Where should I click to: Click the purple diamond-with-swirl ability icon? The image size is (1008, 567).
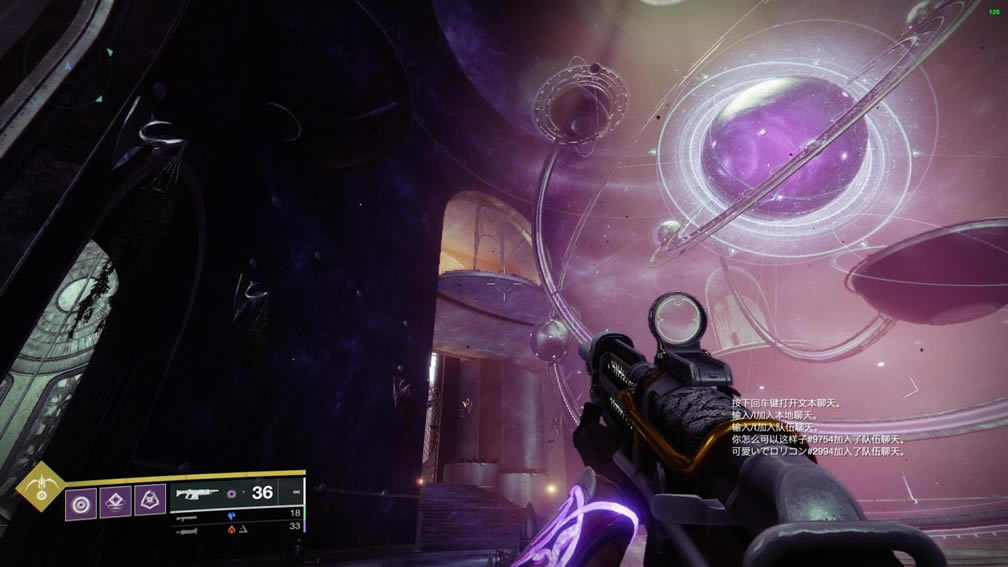tap(115, 501)
